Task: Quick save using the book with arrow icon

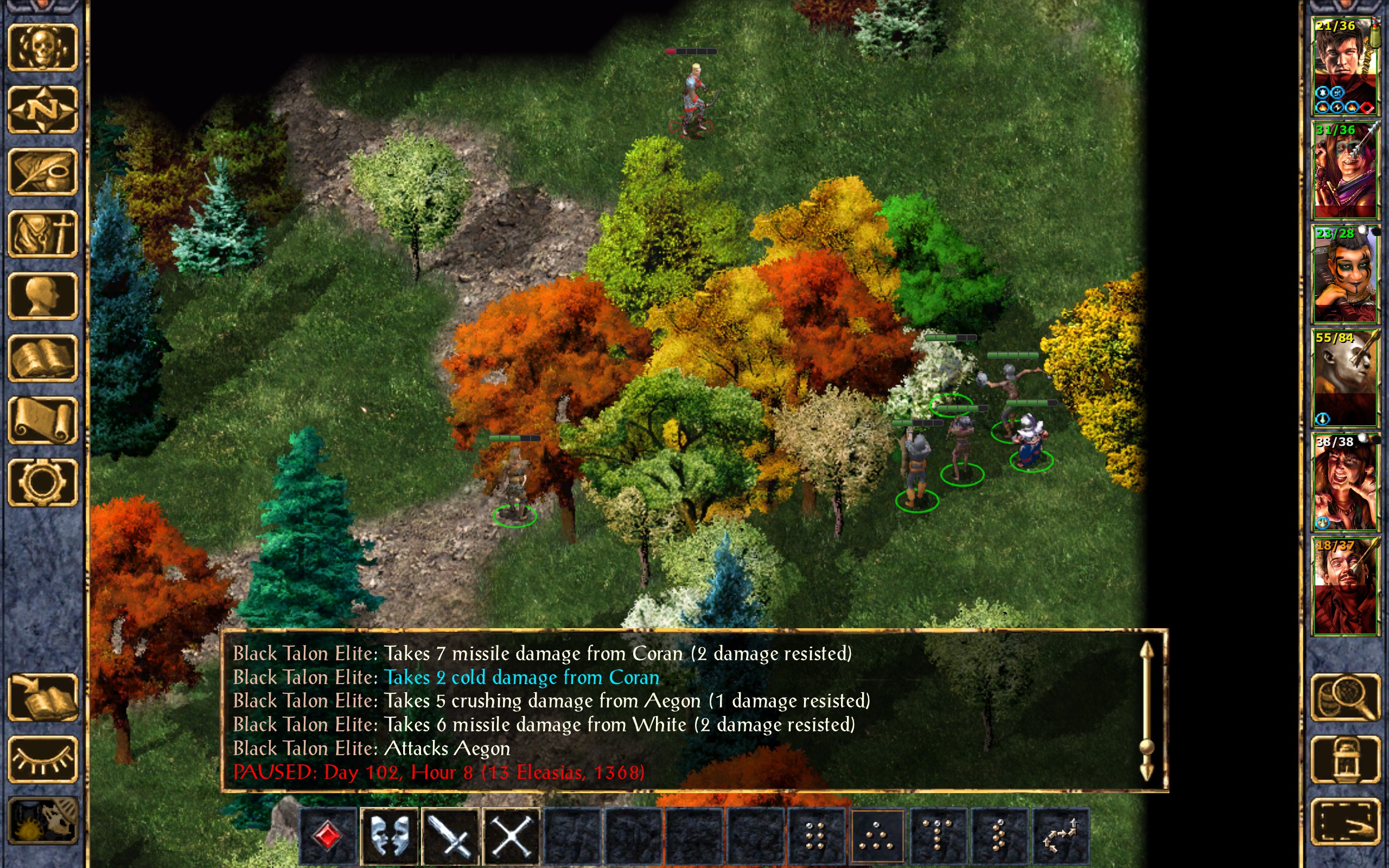Action: (x=42, y=697)
